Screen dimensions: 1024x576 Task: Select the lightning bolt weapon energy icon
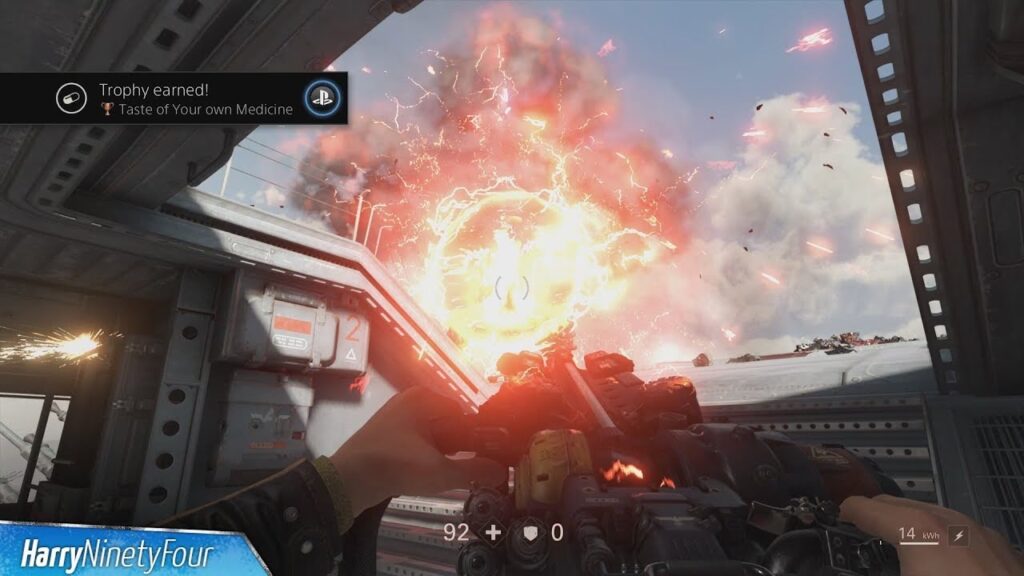pyautogui.click(x=959, y=535)
